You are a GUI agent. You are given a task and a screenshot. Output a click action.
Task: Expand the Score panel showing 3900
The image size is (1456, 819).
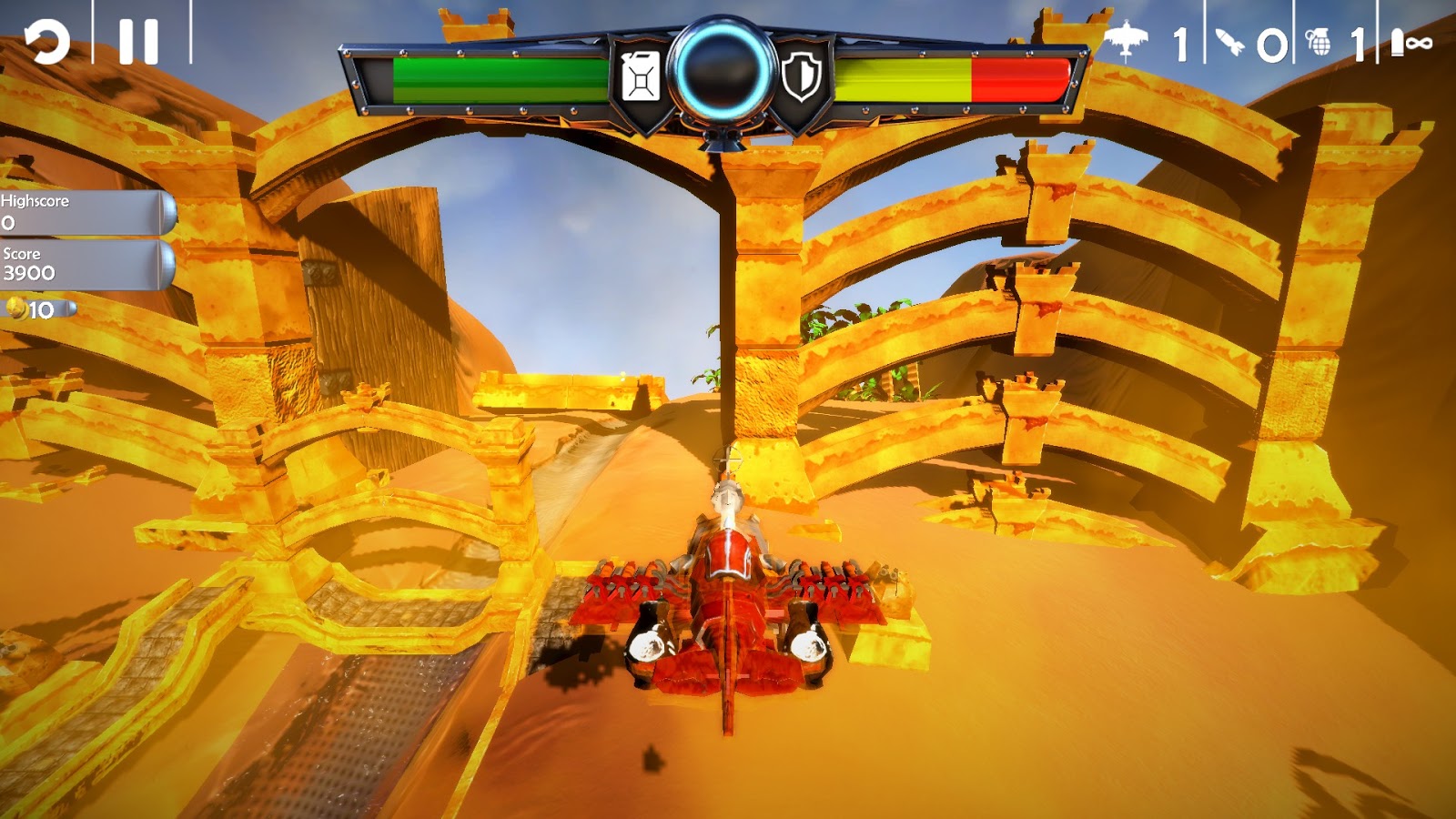pyautogui.click(x=82, y=266)
